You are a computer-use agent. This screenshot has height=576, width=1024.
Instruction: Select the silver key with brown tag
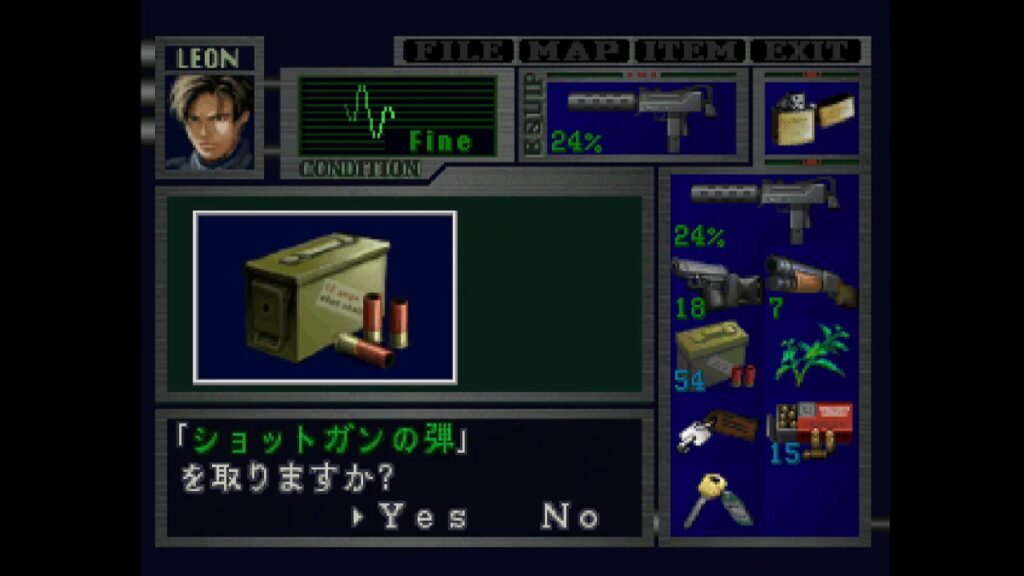click(715, 428)
